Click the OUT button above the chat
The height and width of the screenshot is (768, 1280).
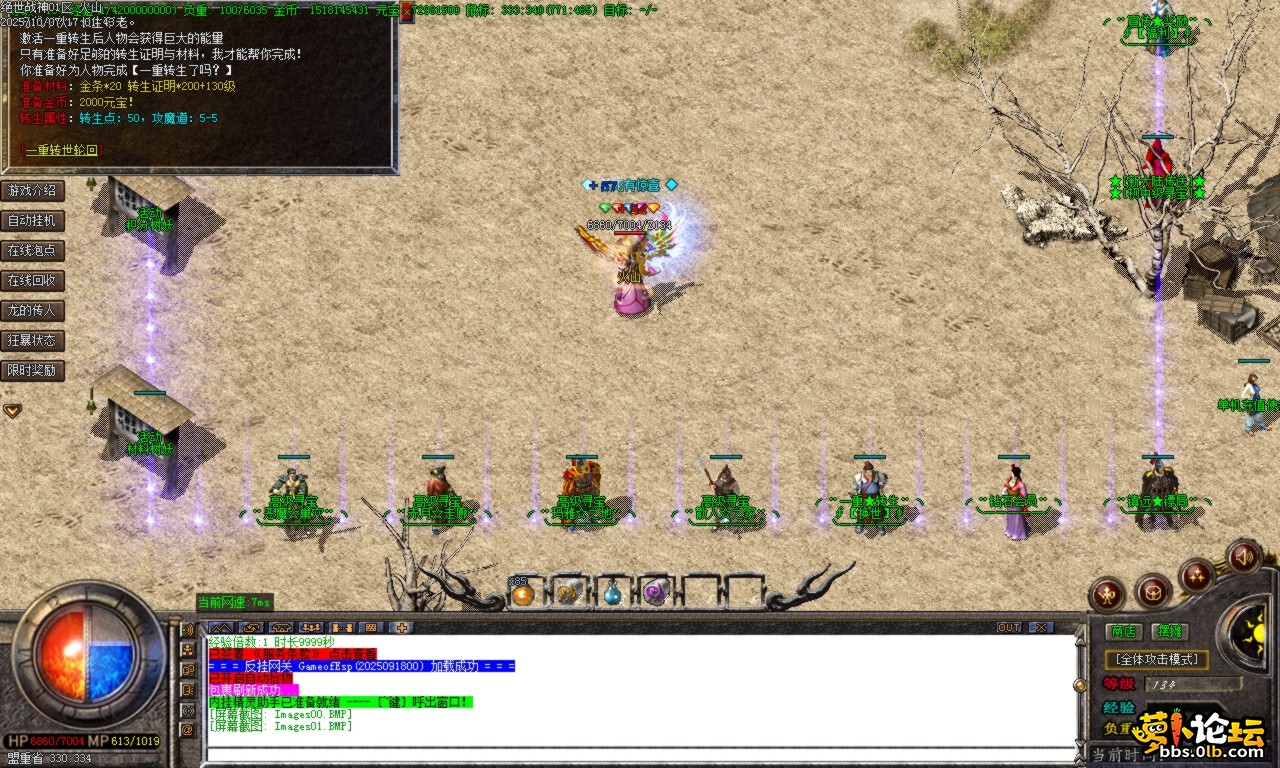pyautogui.click(x=1009, y=627)
